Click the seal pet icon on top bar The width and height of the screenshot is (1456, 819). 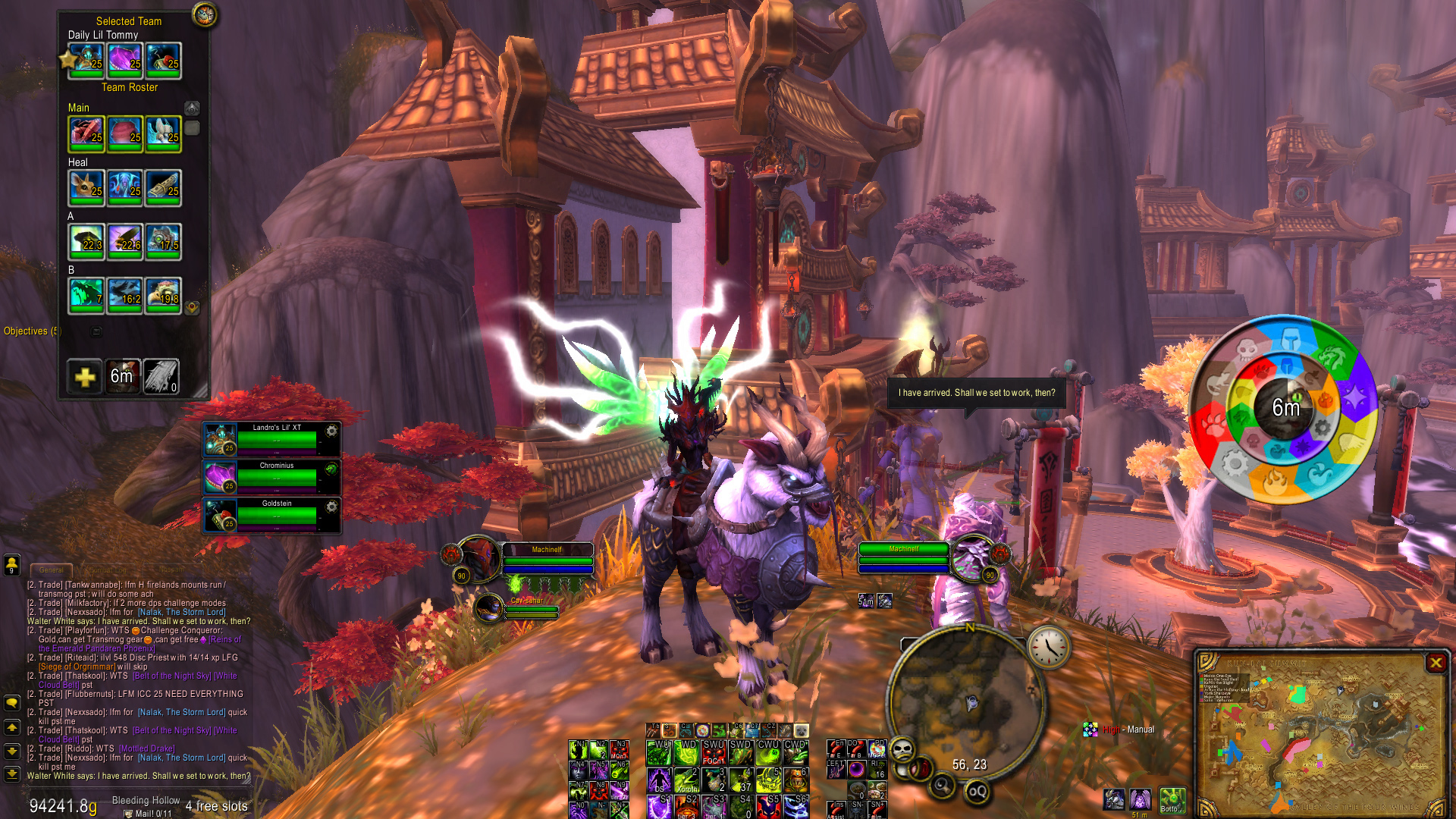(x=800, y=730)
